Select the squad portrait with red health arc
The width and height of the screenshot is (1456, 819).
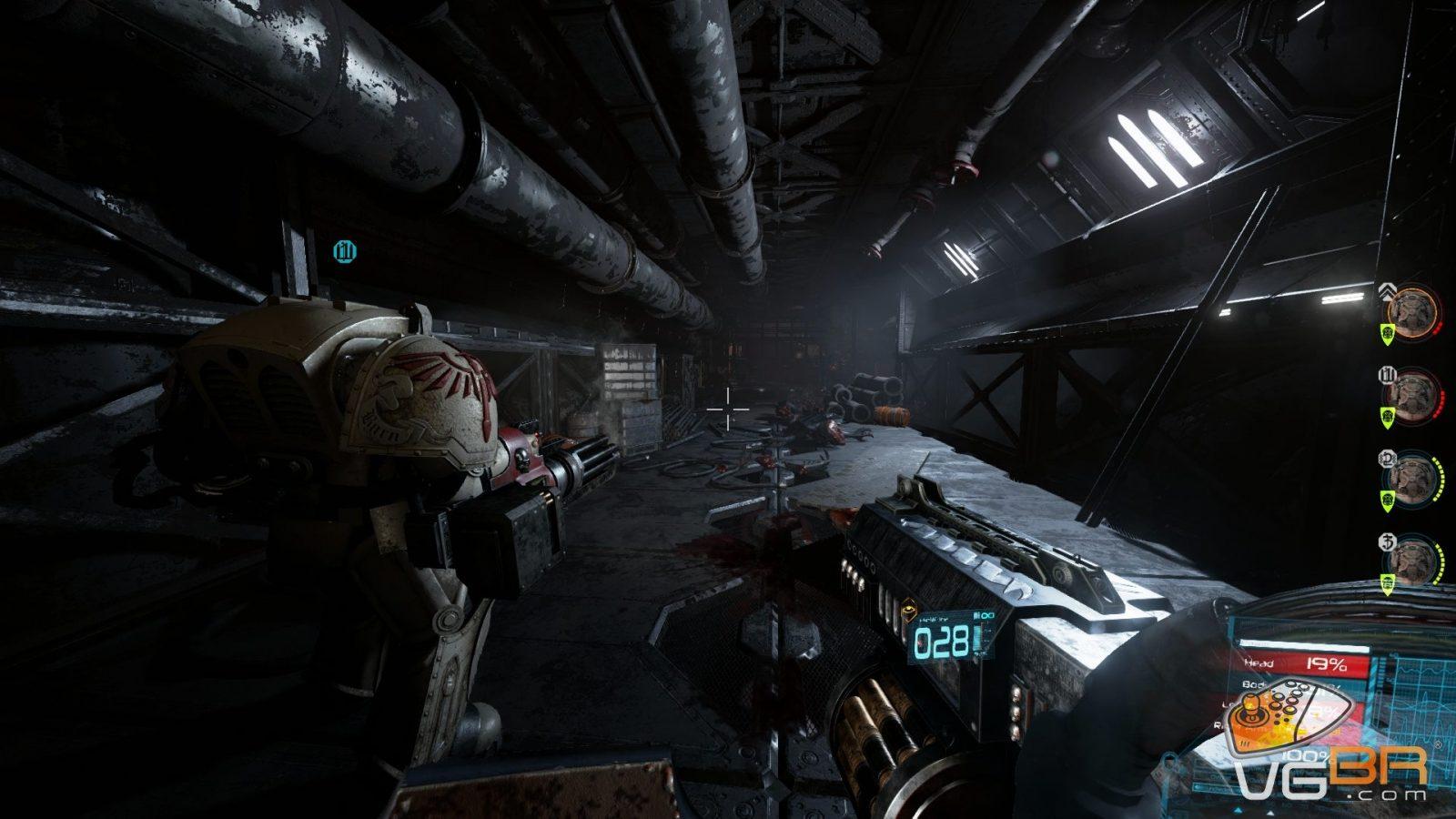[1413, 394]
